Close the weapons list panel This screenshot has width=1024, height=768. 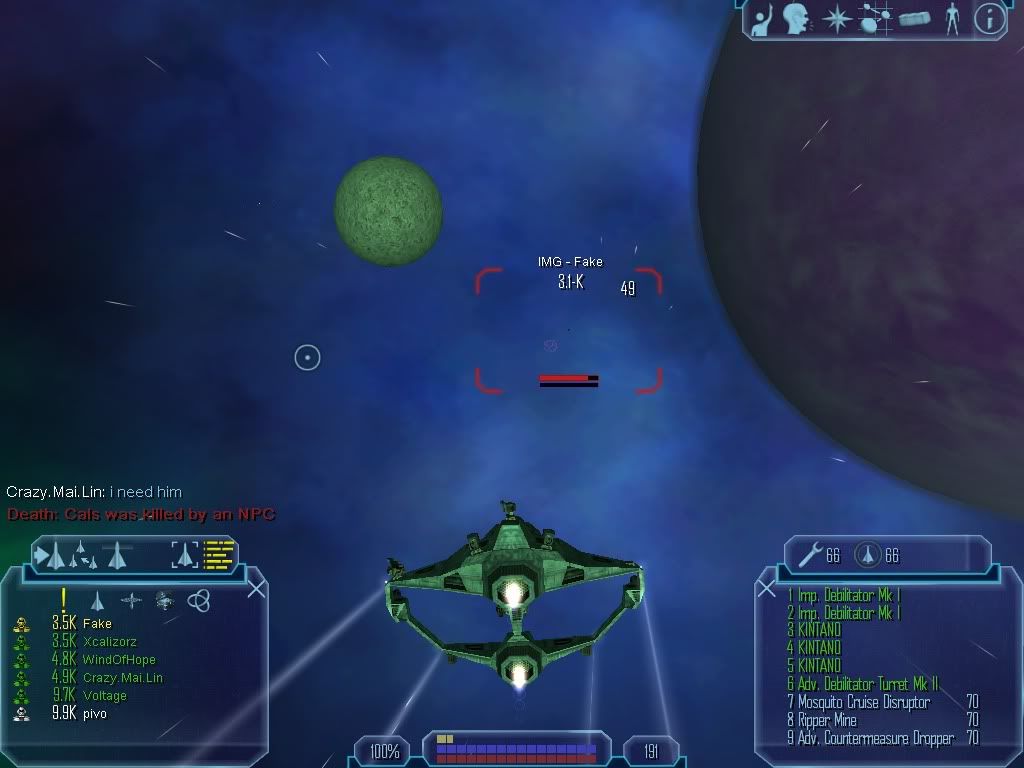tap(767, 589)
